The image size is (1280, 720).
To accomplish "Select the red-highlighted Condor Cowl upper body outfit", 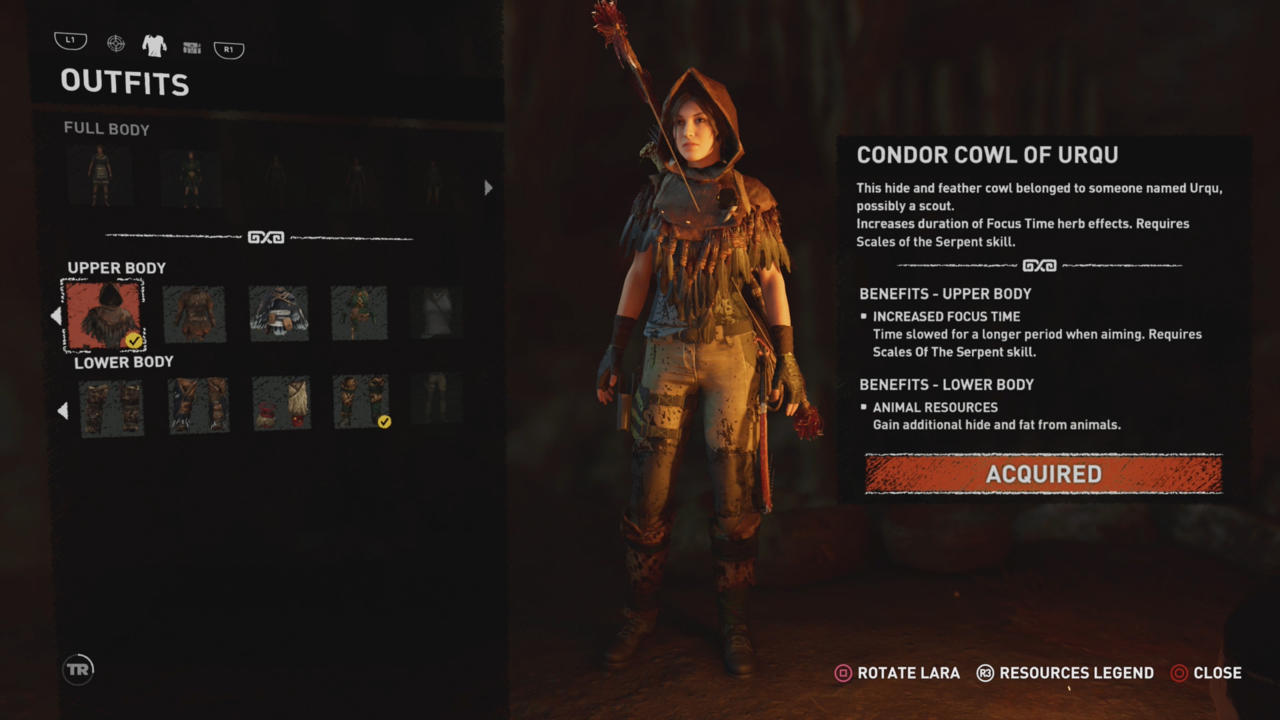I will click(x=103, y=314).
